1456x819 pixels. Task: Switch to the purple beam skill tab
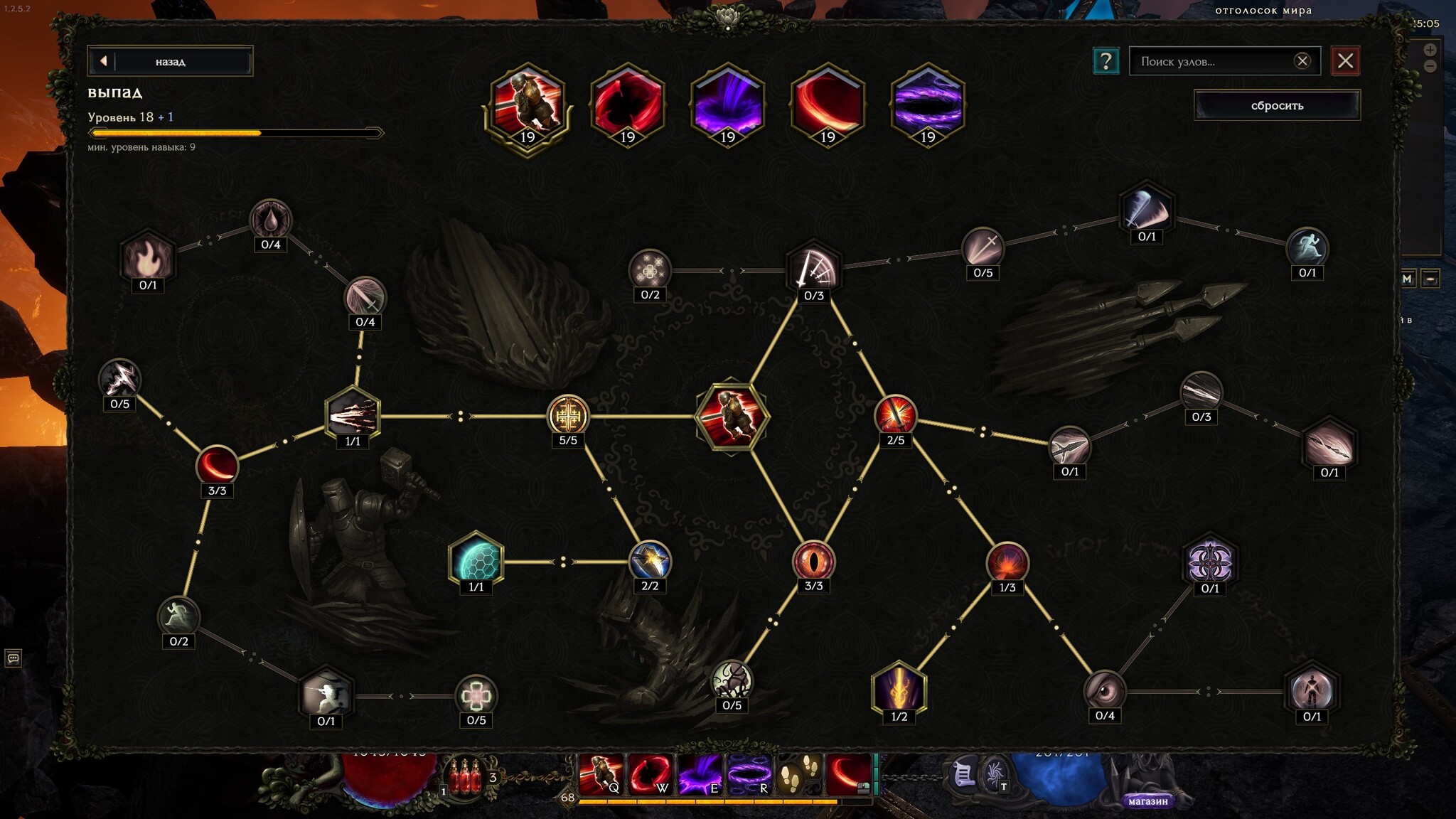[727, 104]
